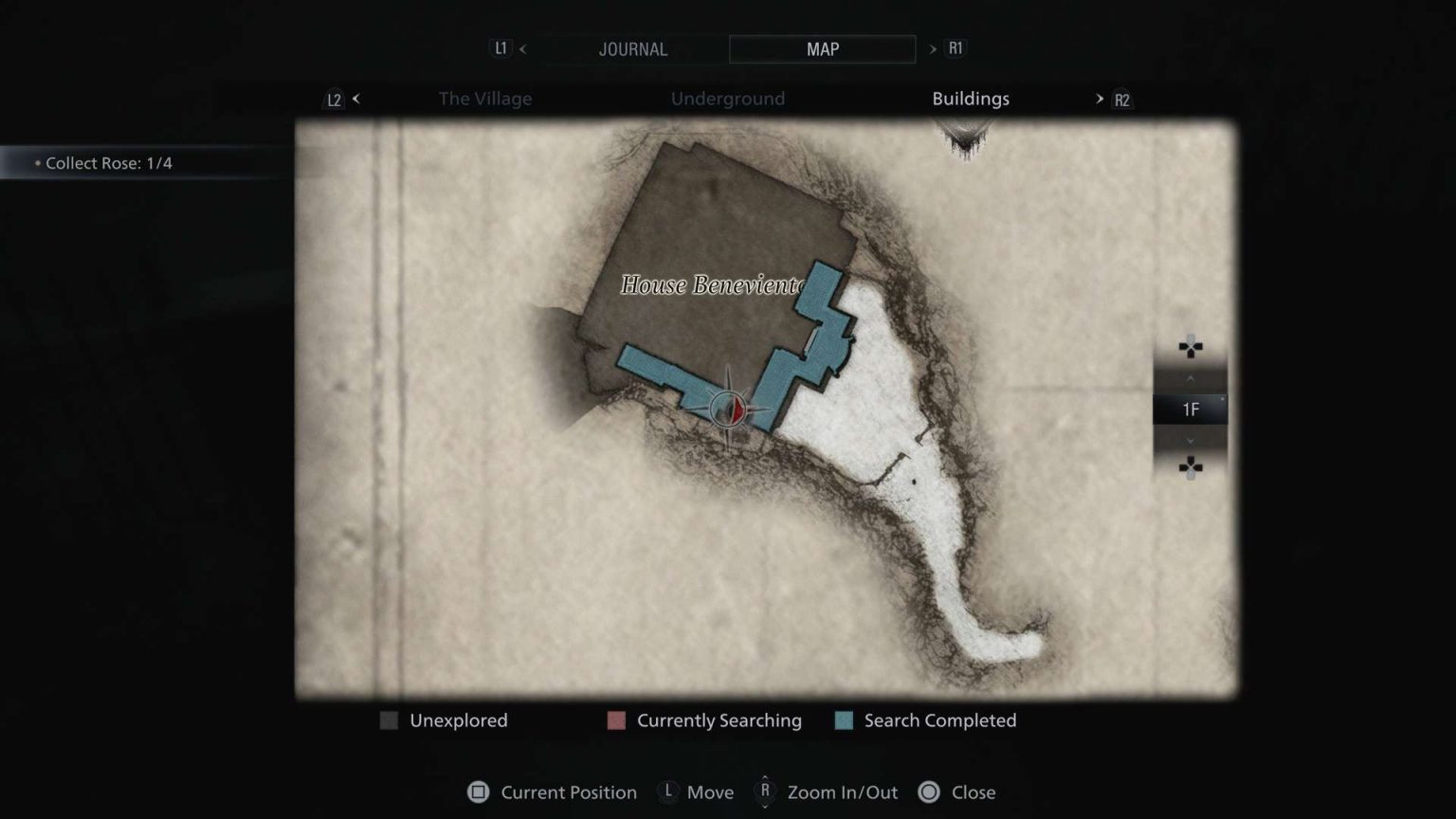Click the Close circle button icon
Image resolution: width=1456 pixels, height=819 pixels.
[929, 792]
